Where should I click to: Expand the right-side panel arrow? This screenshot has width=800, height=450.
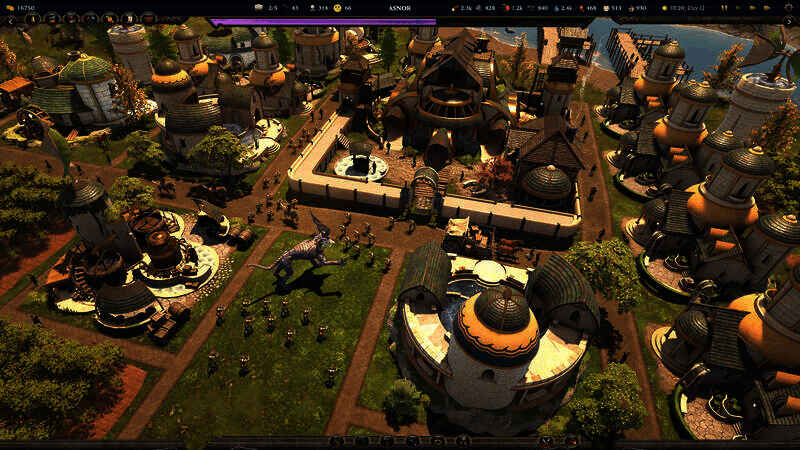pyautogui.click(x=789, y=21)
